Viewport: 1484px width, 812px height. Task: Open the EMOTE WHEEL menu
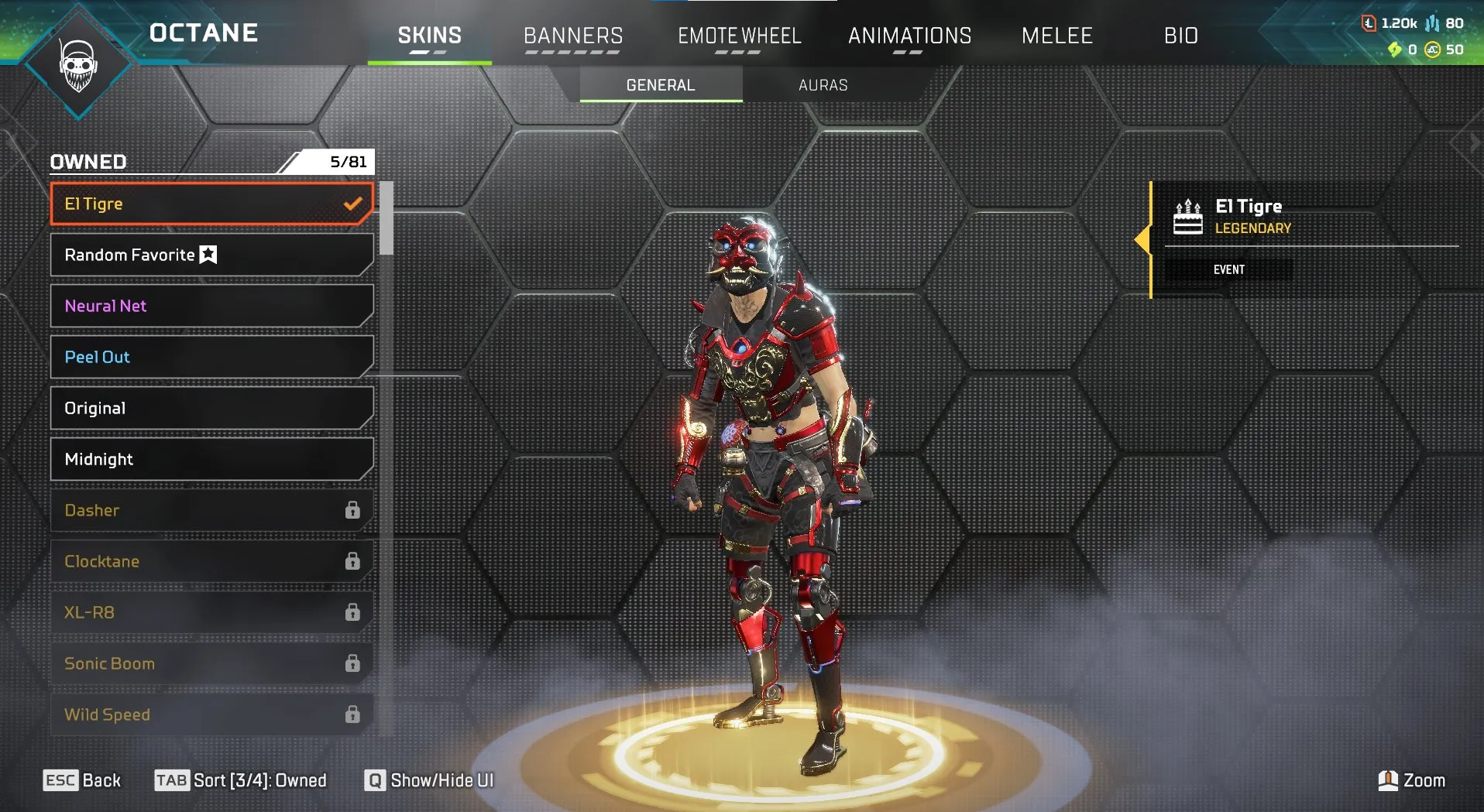click(740, 35)
